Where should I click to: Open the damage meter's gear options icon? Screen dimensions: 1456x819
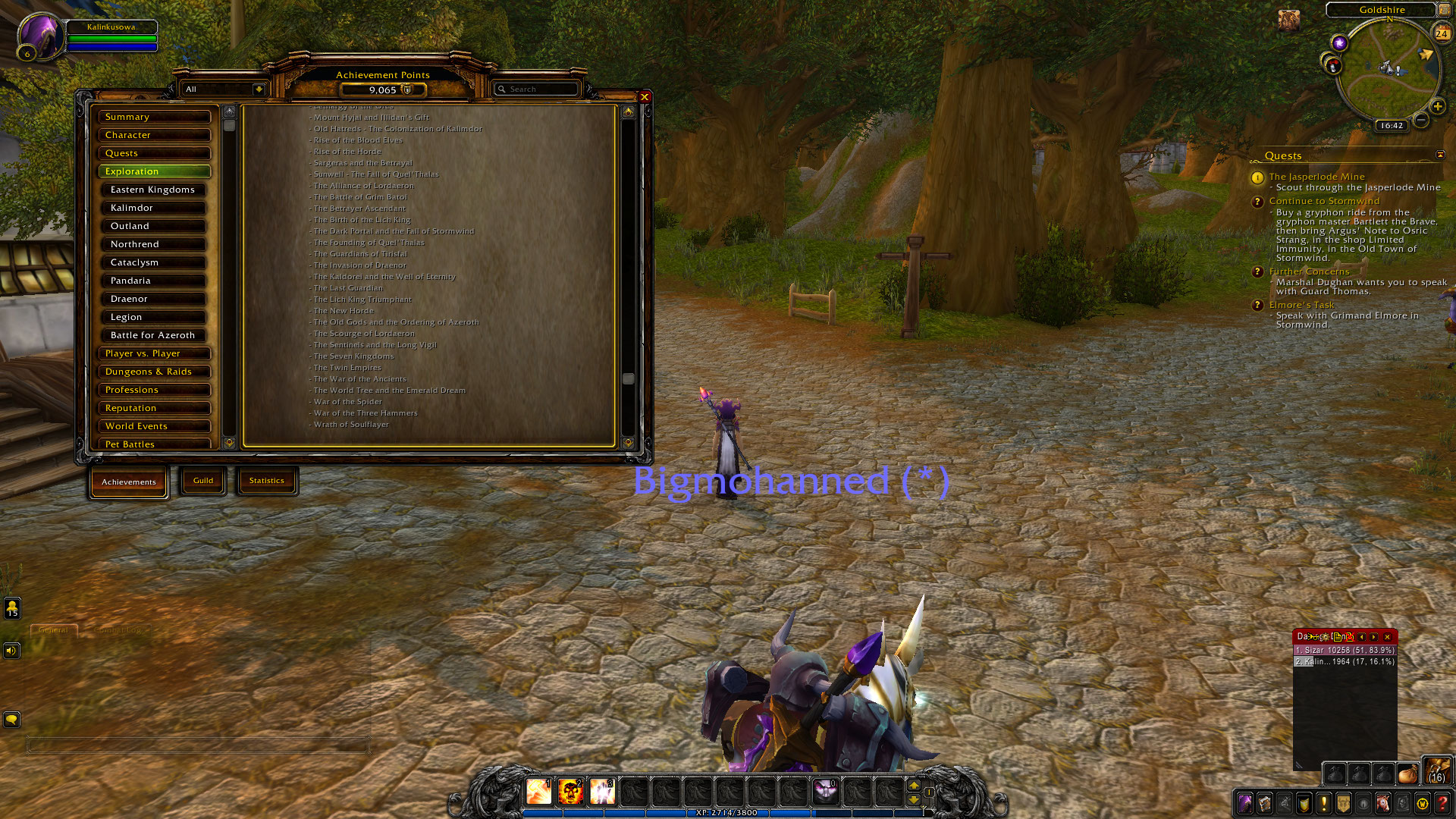pyautogui.click(x=1326, y=638)
